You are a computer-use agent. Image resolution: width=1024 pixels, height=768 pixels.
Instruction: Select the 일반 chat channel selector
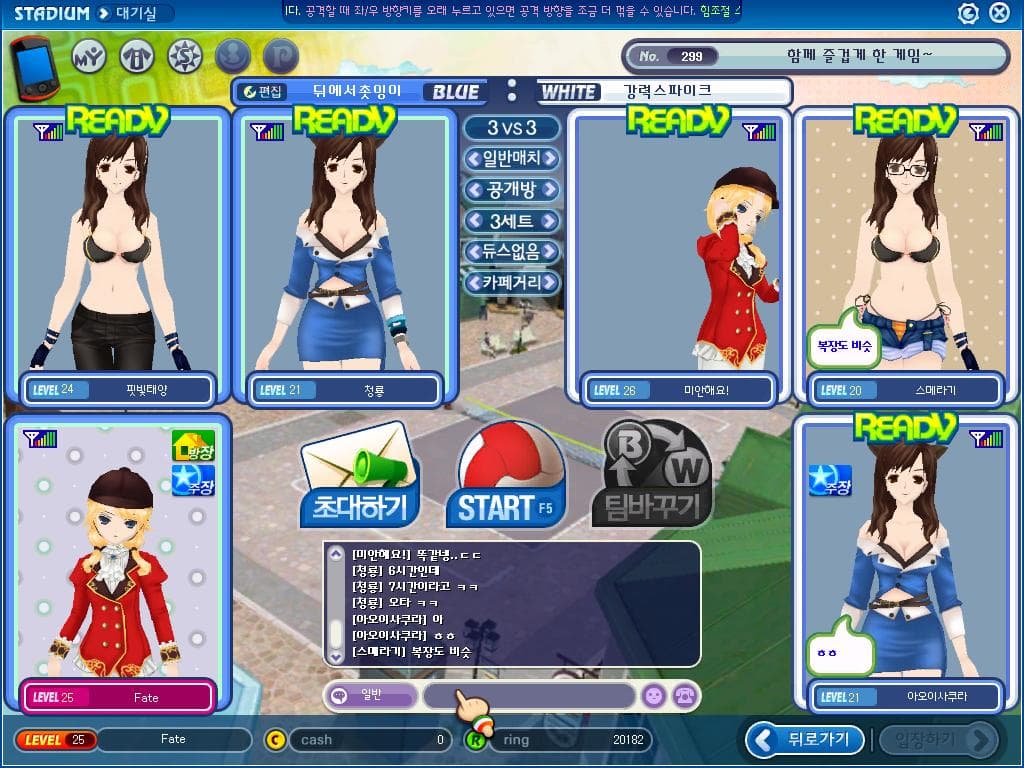click(x=370, y=696)
